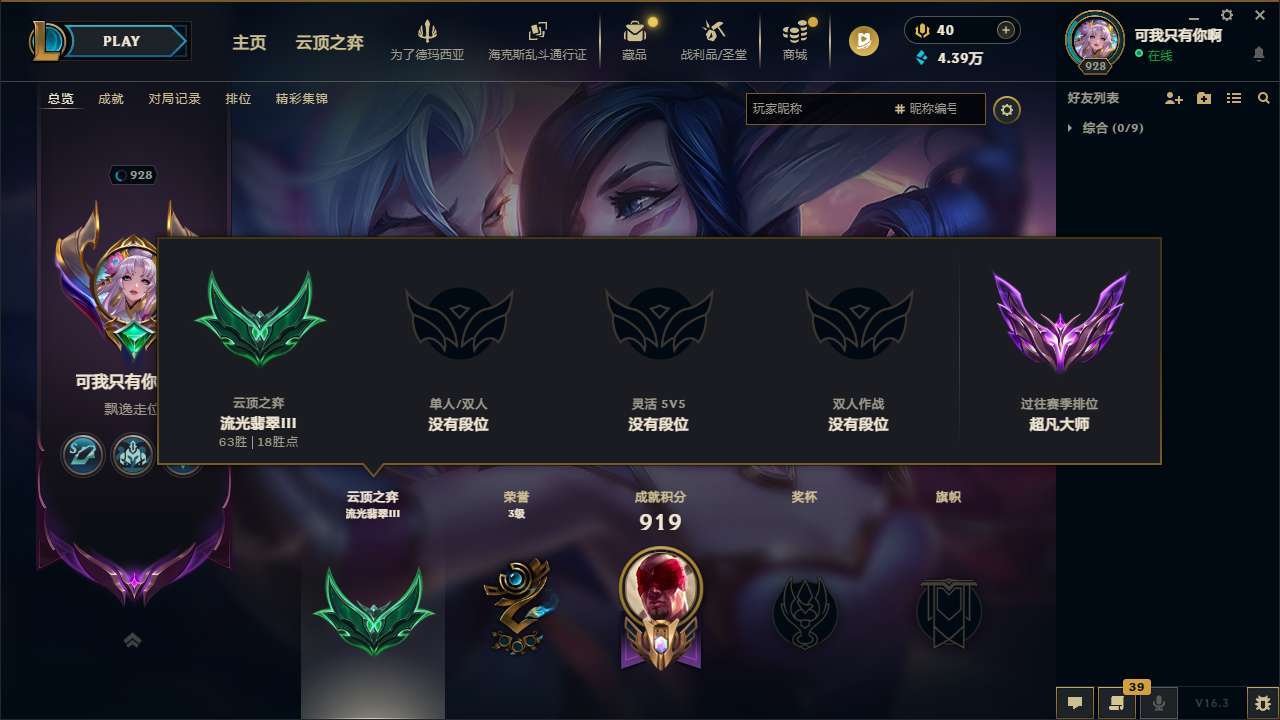Open messages showing 39 unread
Image resolution: width=1280 pixels, height=720 pixels.
(x=1115, y=703)
